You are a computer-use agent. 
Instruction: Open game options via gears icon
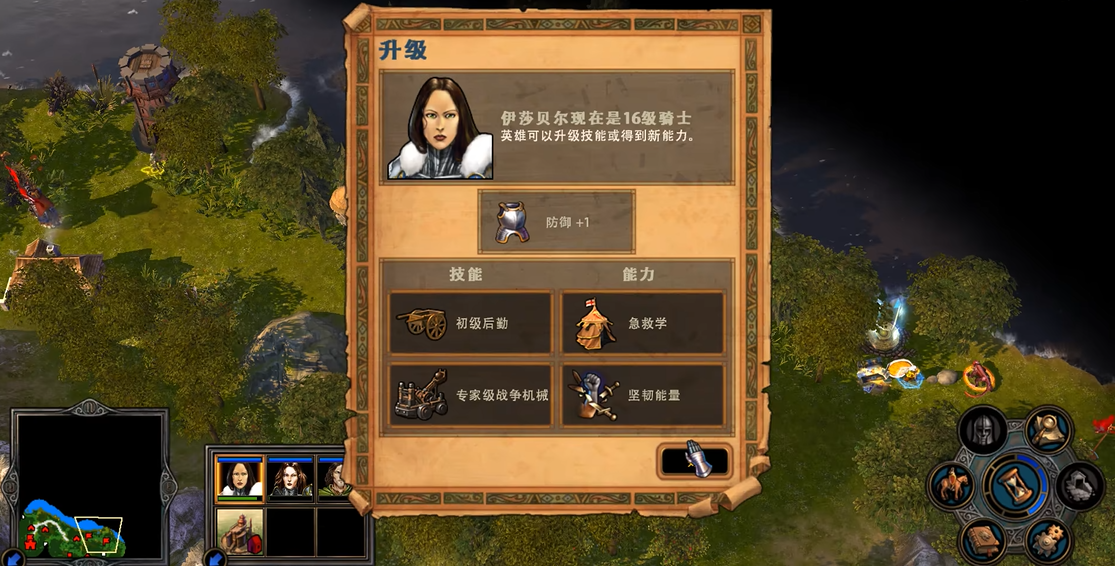(x=1048, y=541)
